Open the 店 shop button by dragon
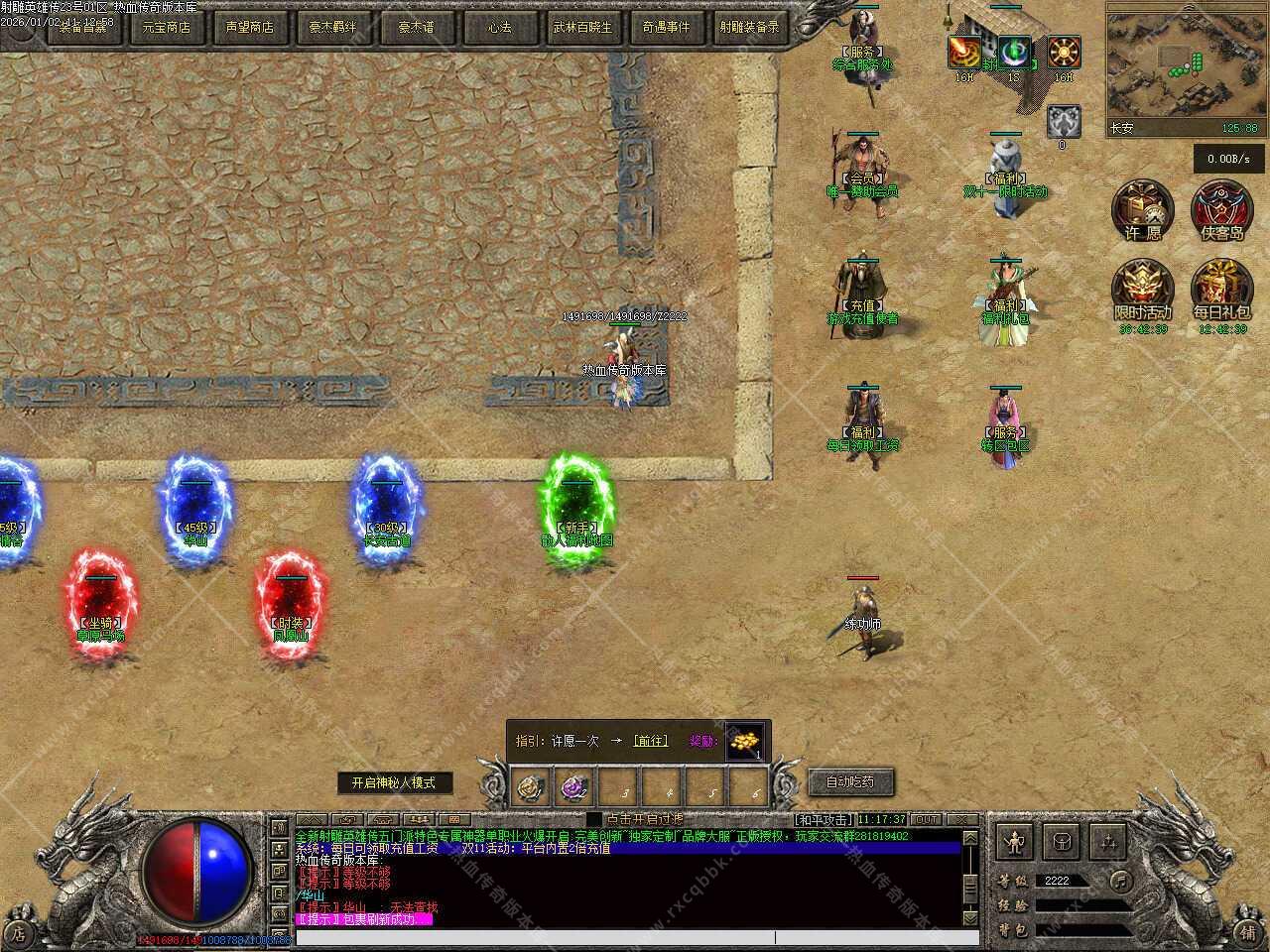The height and width of the screenshot is (952, 1270). (17, 933)
